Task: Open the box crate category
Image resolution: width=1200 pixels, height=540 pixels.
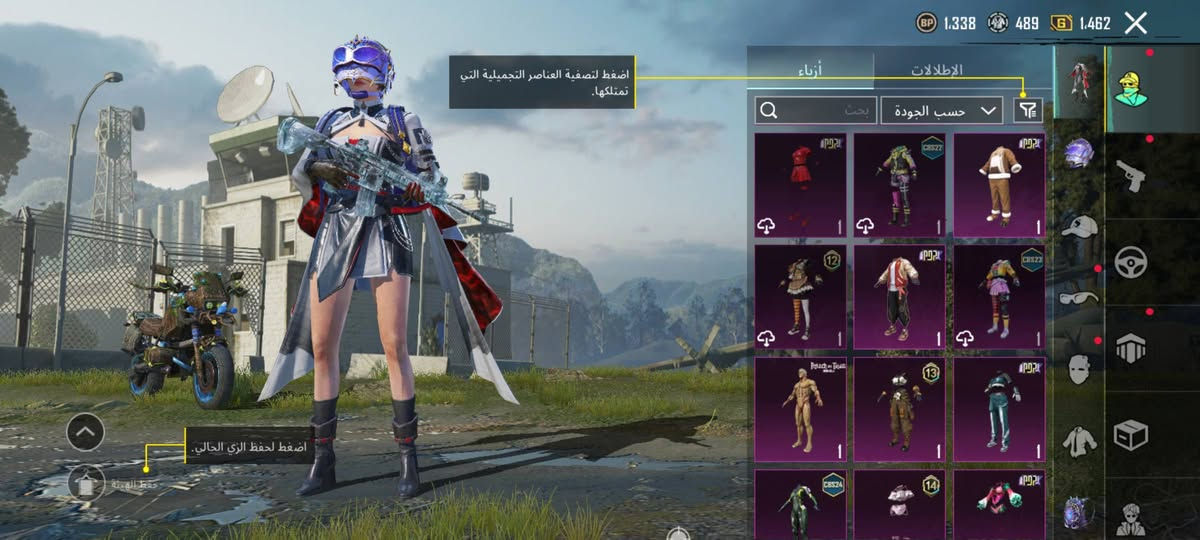Action: click(1131, 435)
